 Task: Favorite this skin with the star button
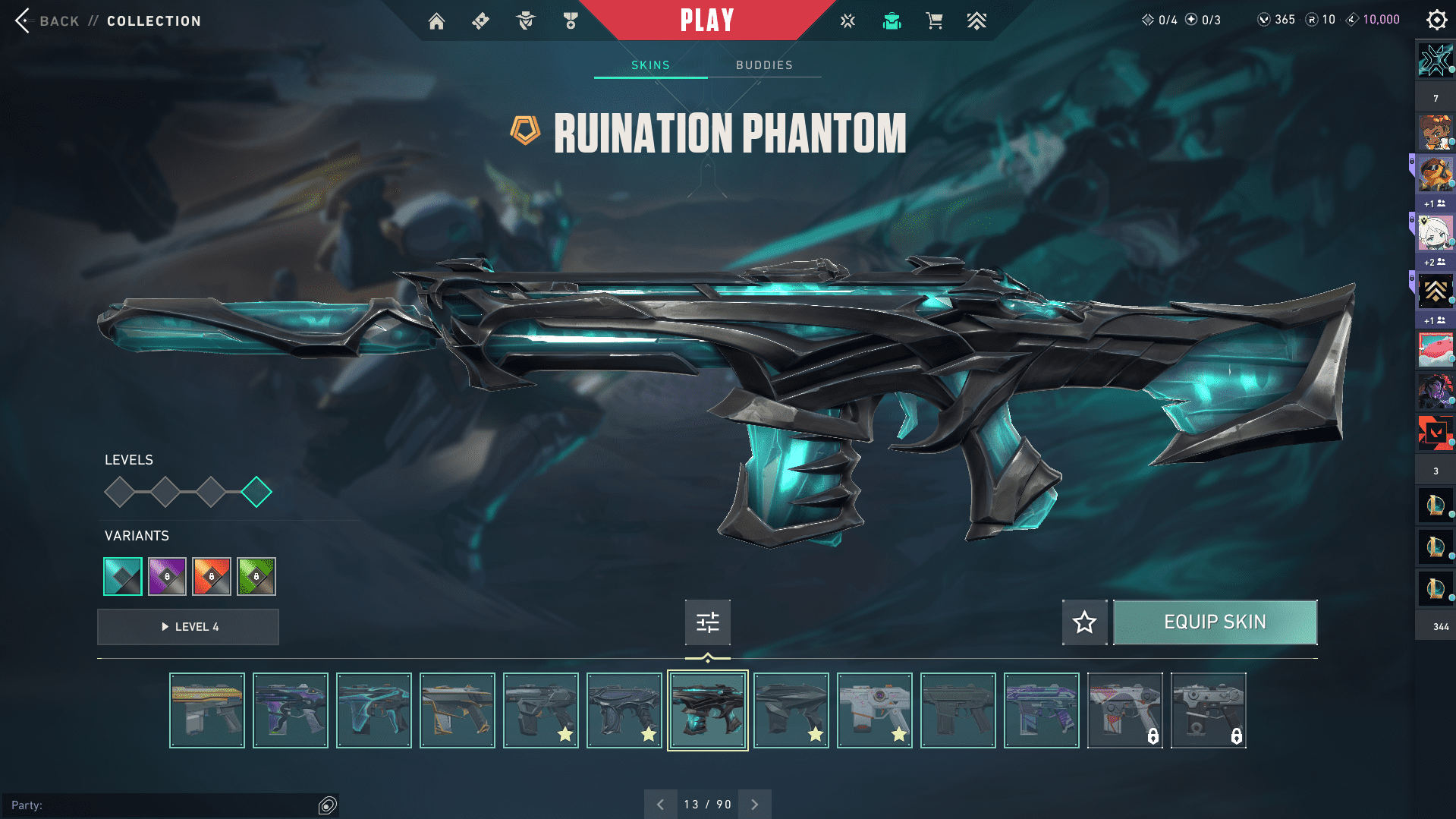pyautogui.click(x=1084, y=622)
